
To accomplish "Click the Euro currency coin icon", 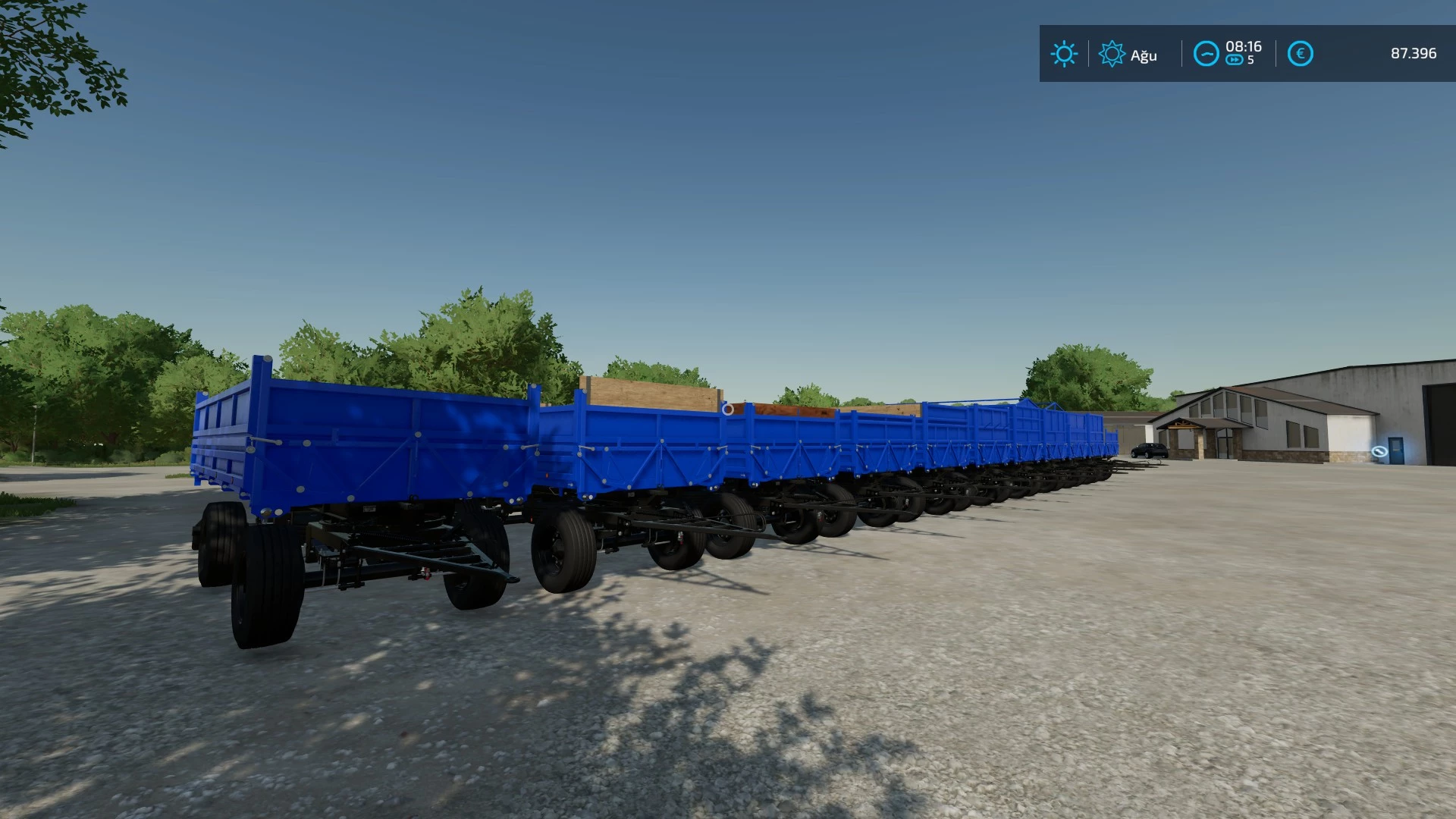I will tap(1300, 53).
